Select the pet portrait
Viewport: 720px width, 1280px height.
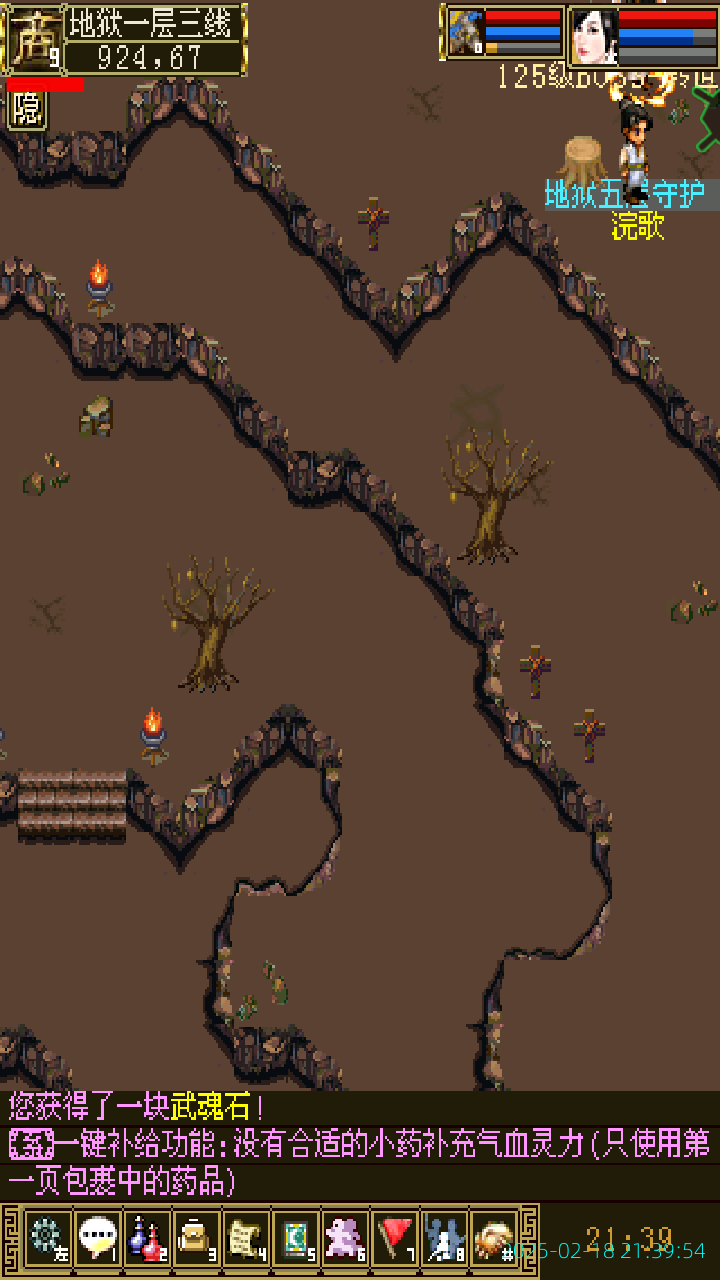coord(465,33)
